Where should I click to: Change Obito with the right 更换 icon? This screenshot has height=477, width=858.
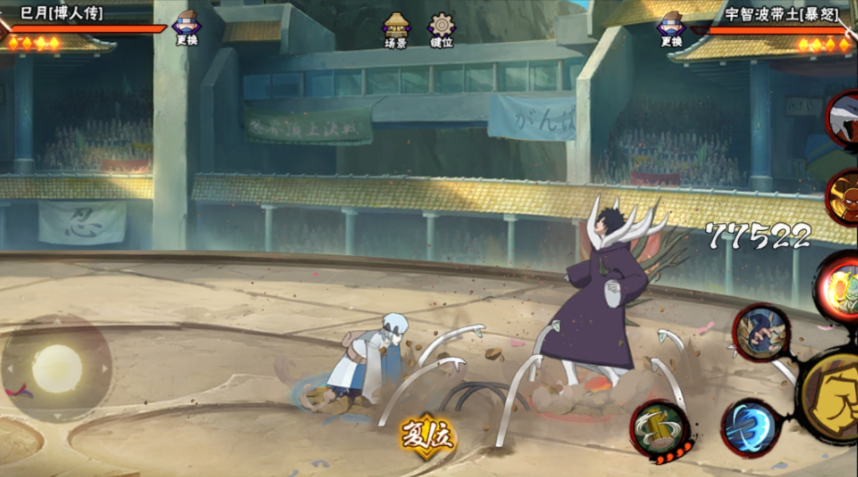[670, 27]
